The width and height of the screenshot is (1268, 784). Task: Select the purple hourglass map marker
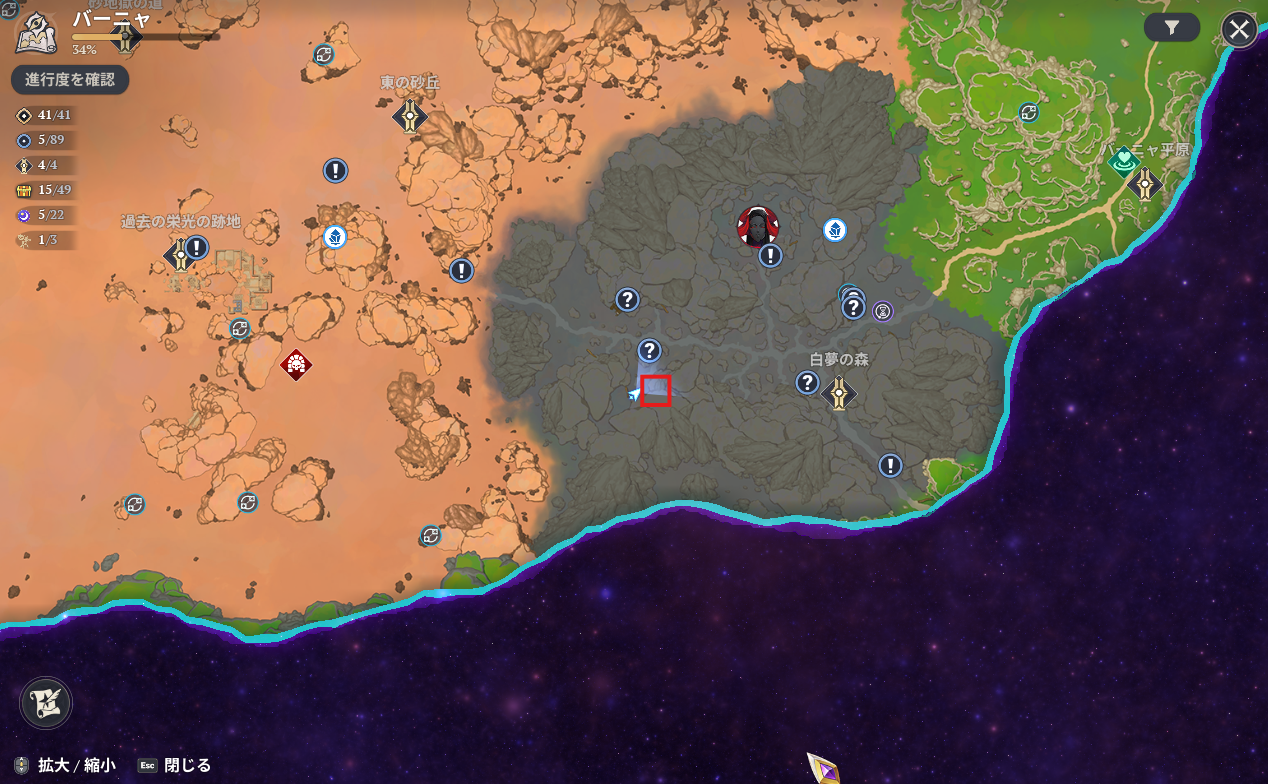point(883,311)
